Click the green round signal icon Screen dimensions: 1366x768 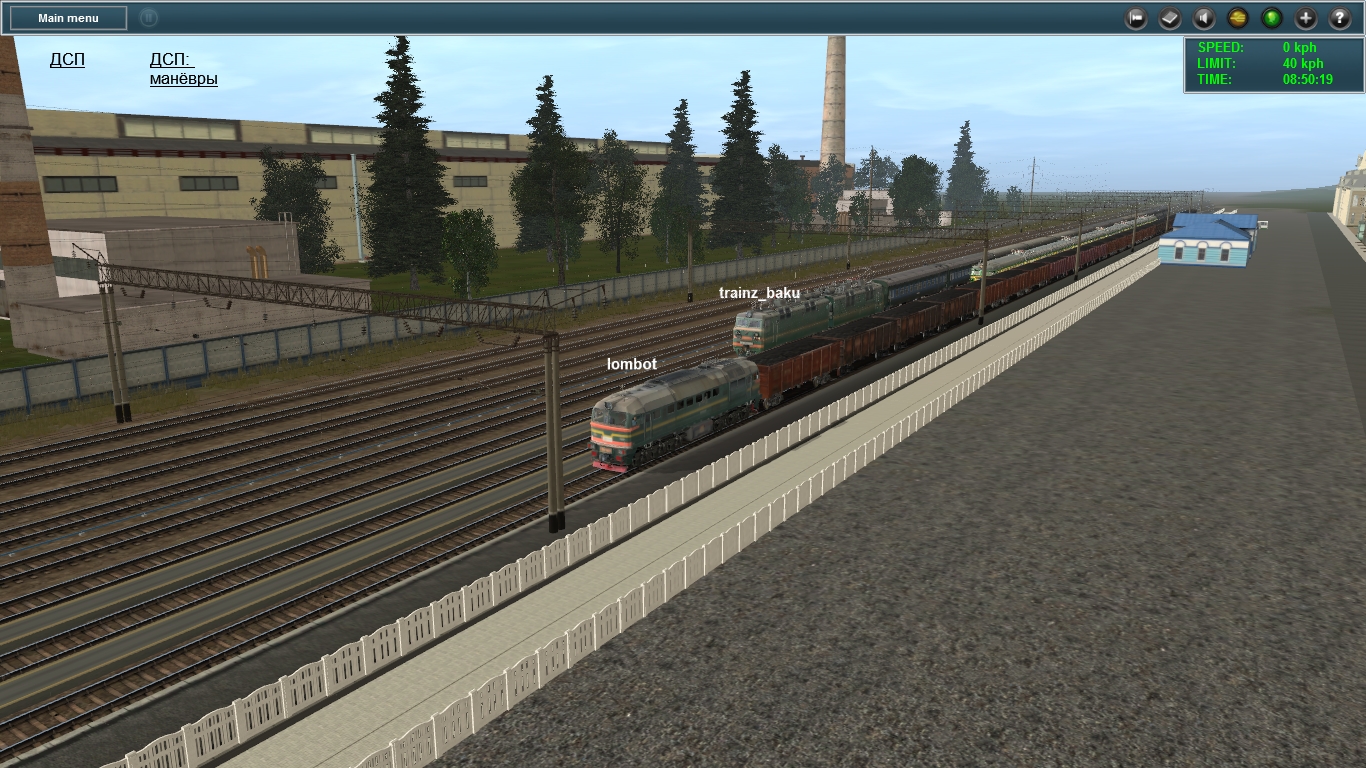(1272, 18)
